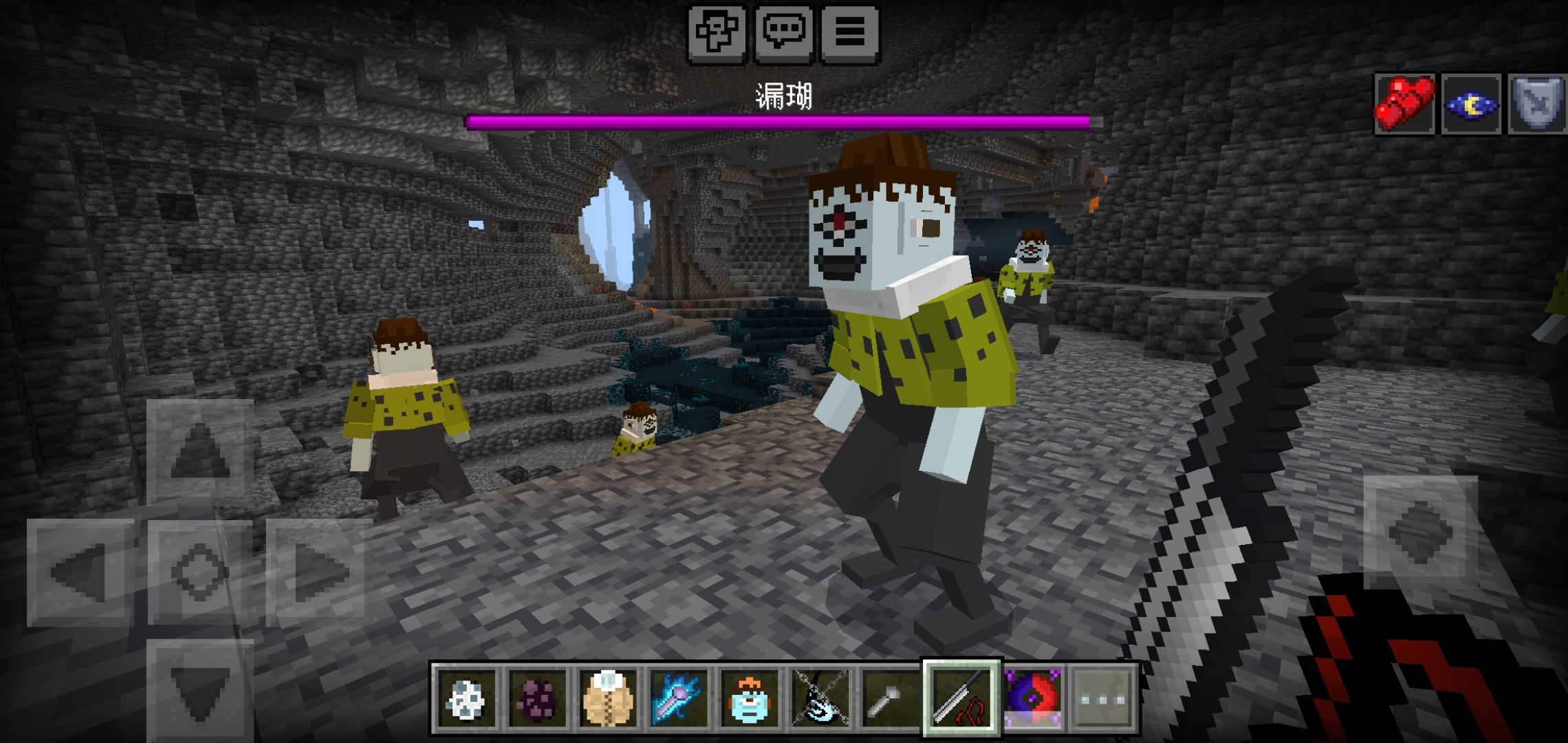
Task: Select the glowing blue staff slot
Action: coord(679,698)
